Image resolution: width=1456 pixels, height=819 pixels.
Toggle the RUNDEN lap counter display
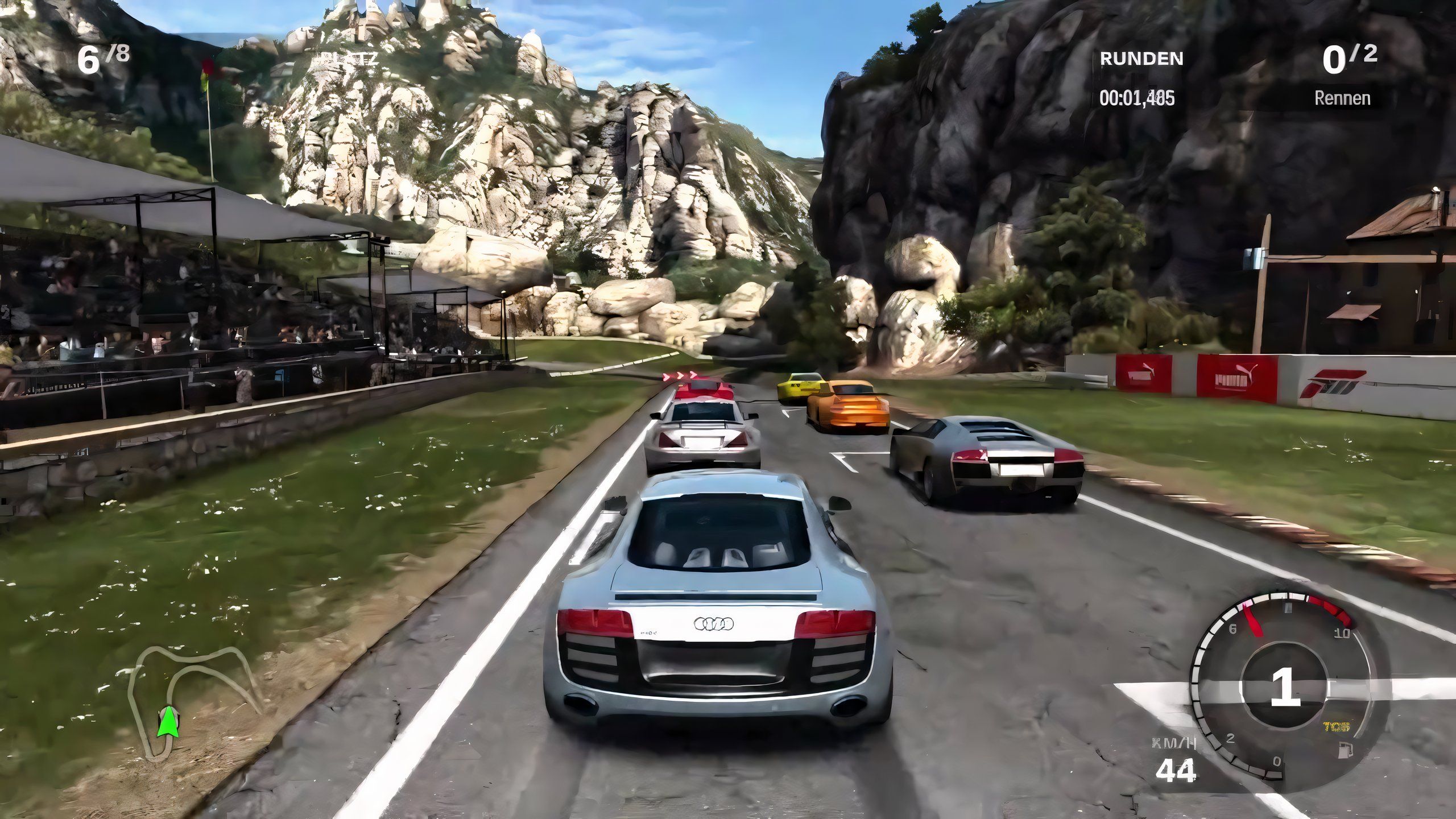(x=1140, y=57)
